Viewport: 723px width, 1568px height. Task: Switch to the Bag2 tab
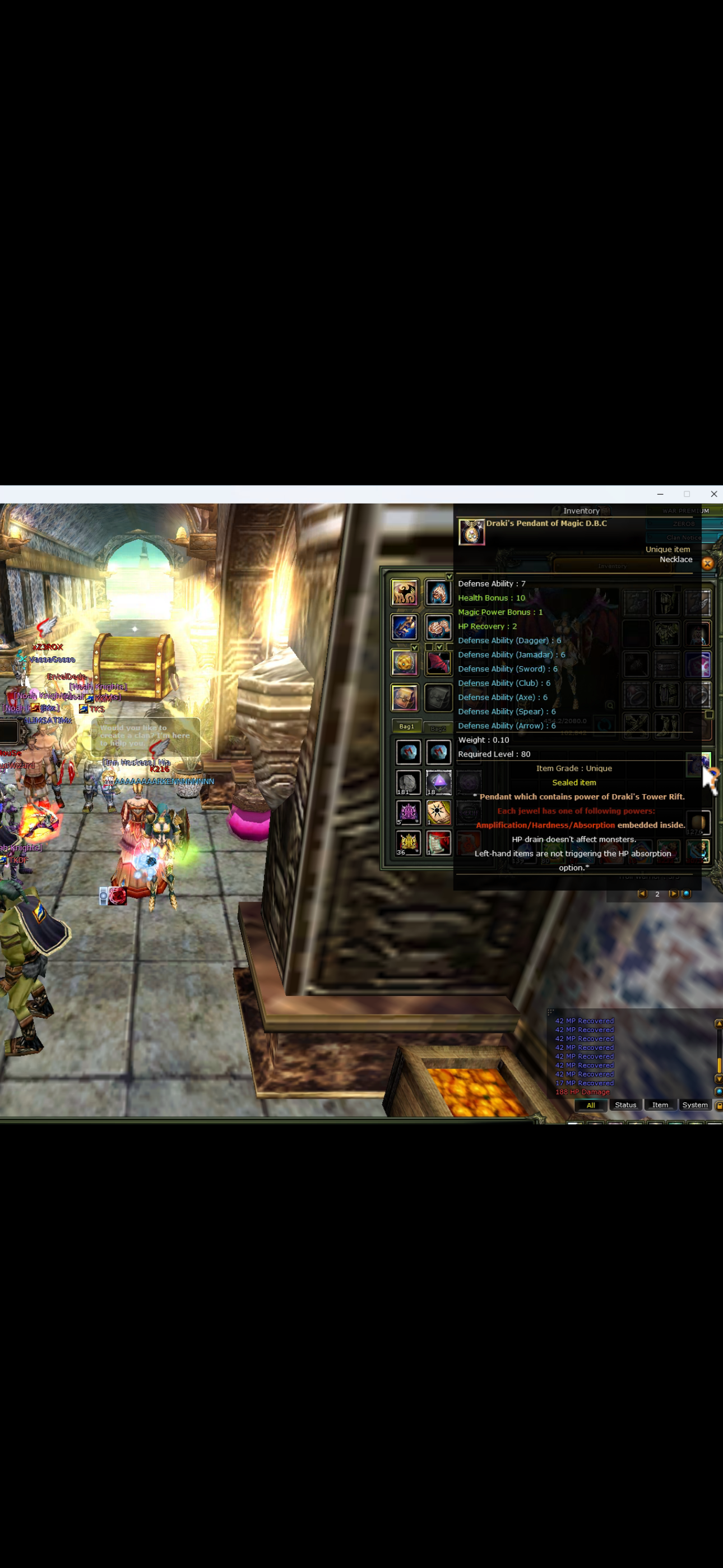click(438, 728)
